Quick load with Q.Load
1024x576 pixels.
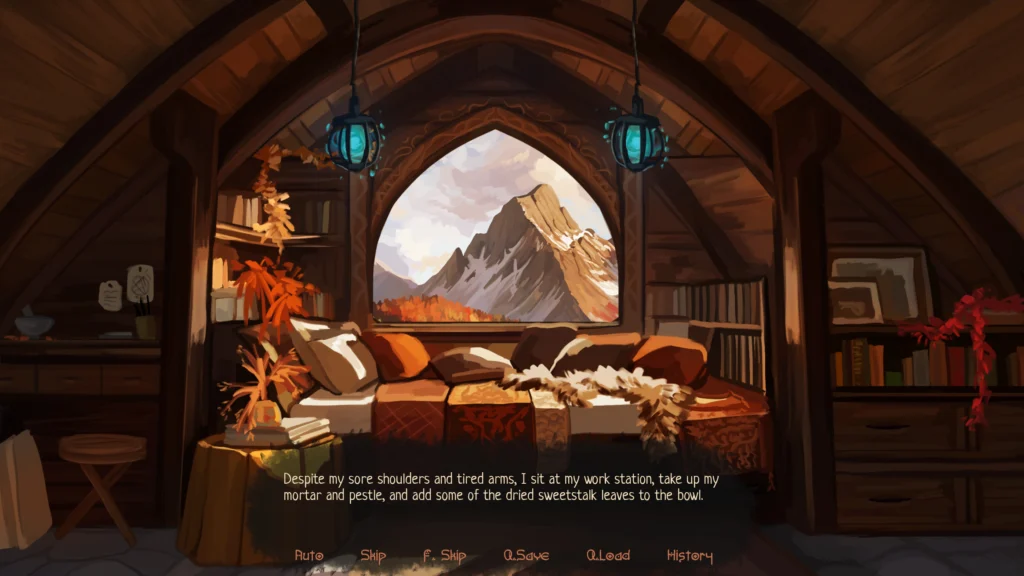[x=608, y=556]
